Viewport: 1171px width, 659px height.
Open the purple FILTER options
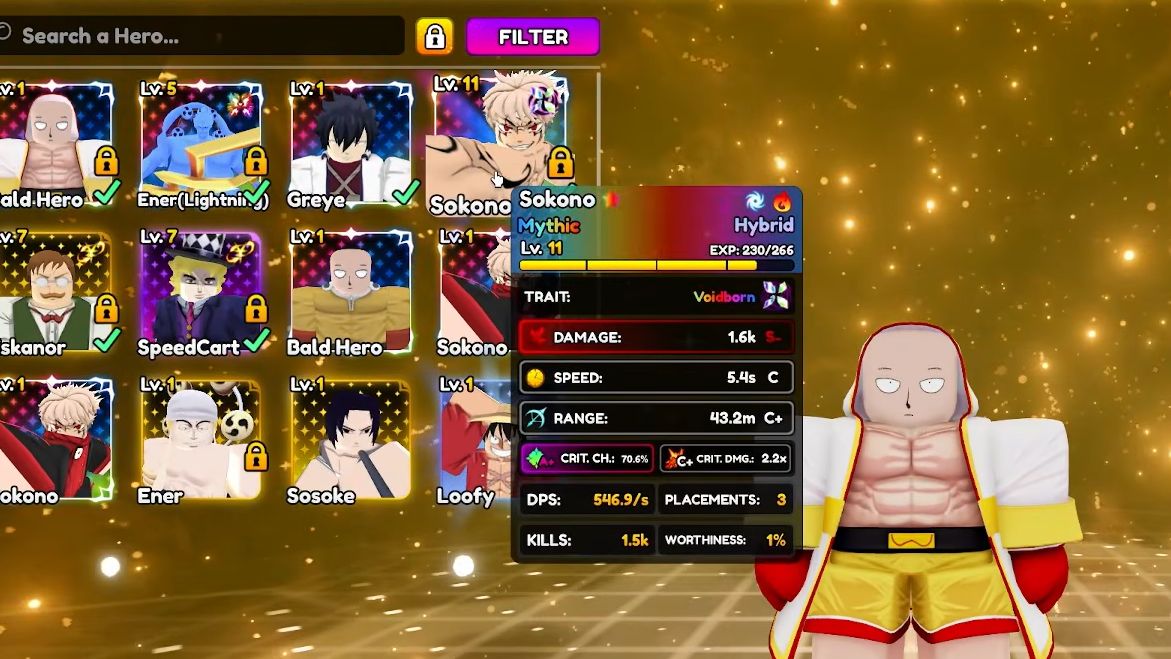[x=533, y=37]
